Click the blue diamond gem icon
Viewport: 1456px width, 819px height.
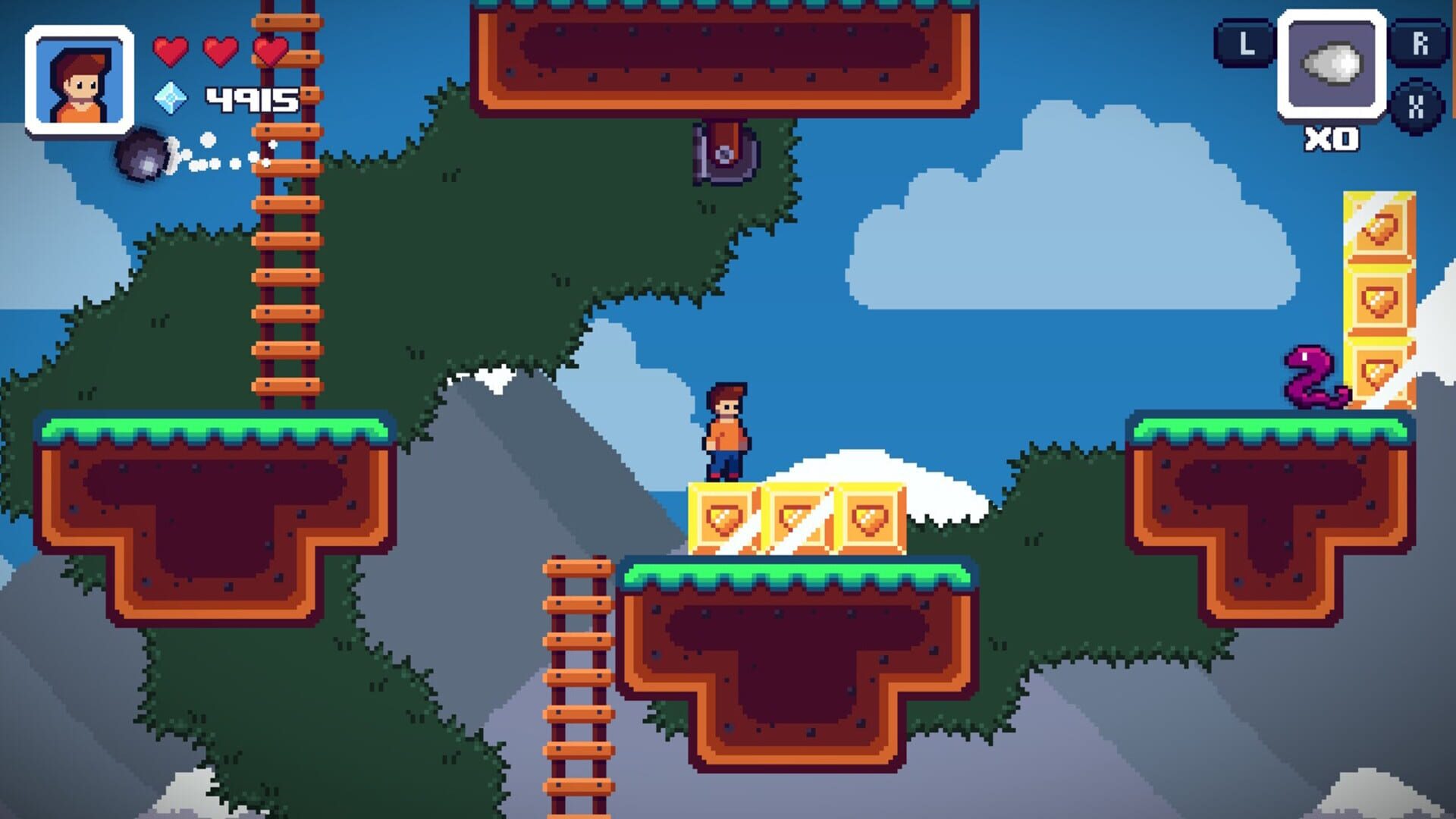coord(170,98)
